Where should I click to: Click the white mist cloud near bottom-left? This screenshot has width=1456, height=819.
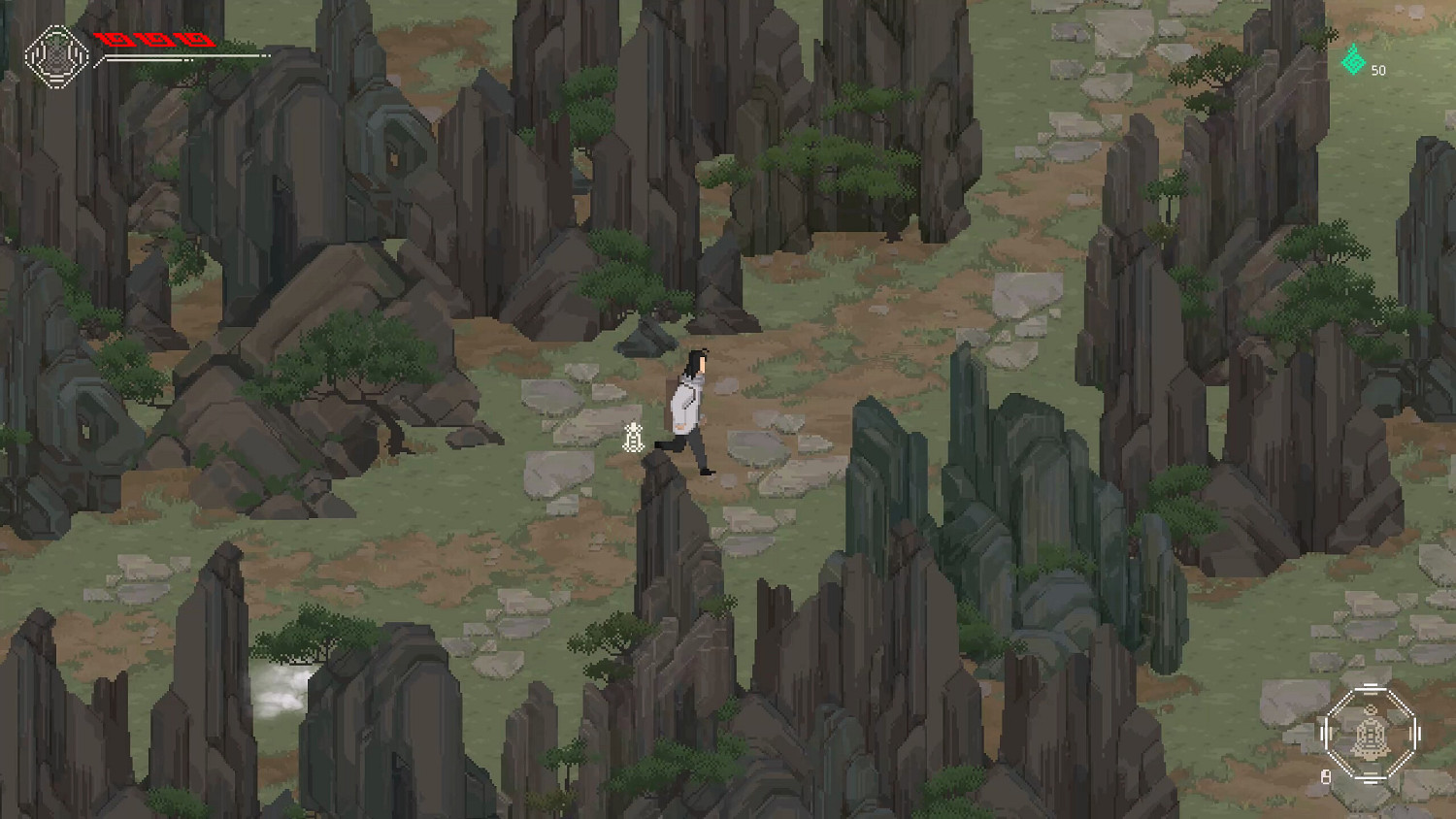point(281,682)
